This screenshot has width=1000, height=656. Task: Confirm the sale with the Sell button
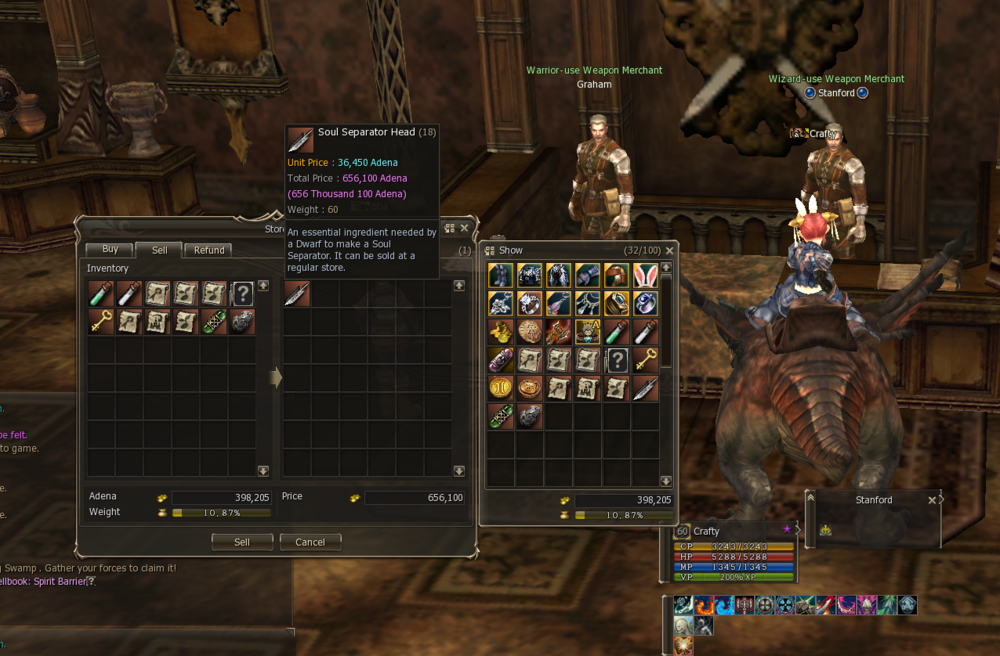(x=242, y=542)
